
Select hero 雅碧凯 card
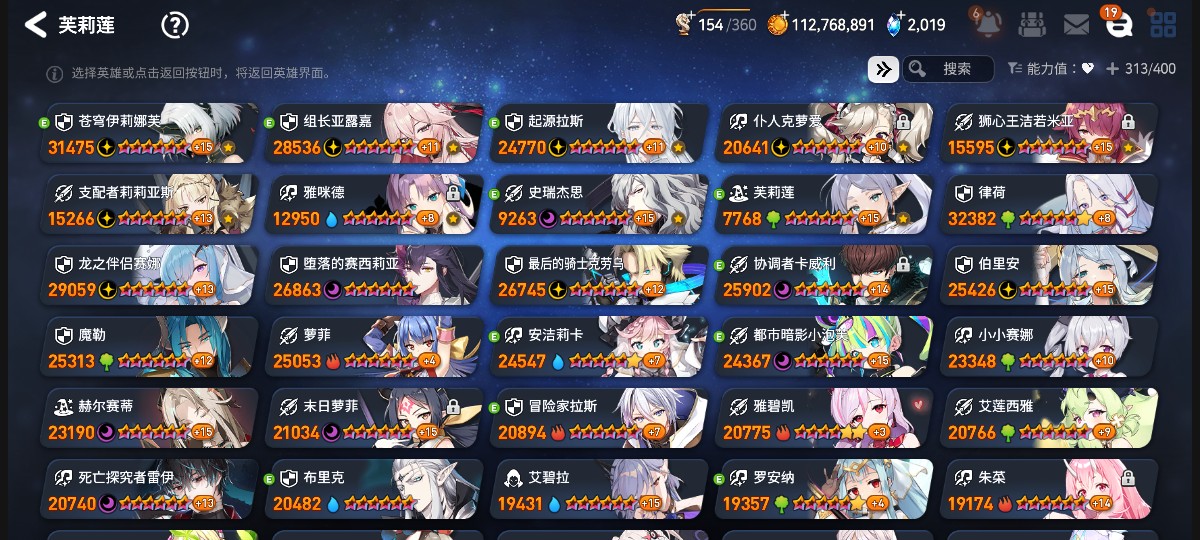pos(825,419)
